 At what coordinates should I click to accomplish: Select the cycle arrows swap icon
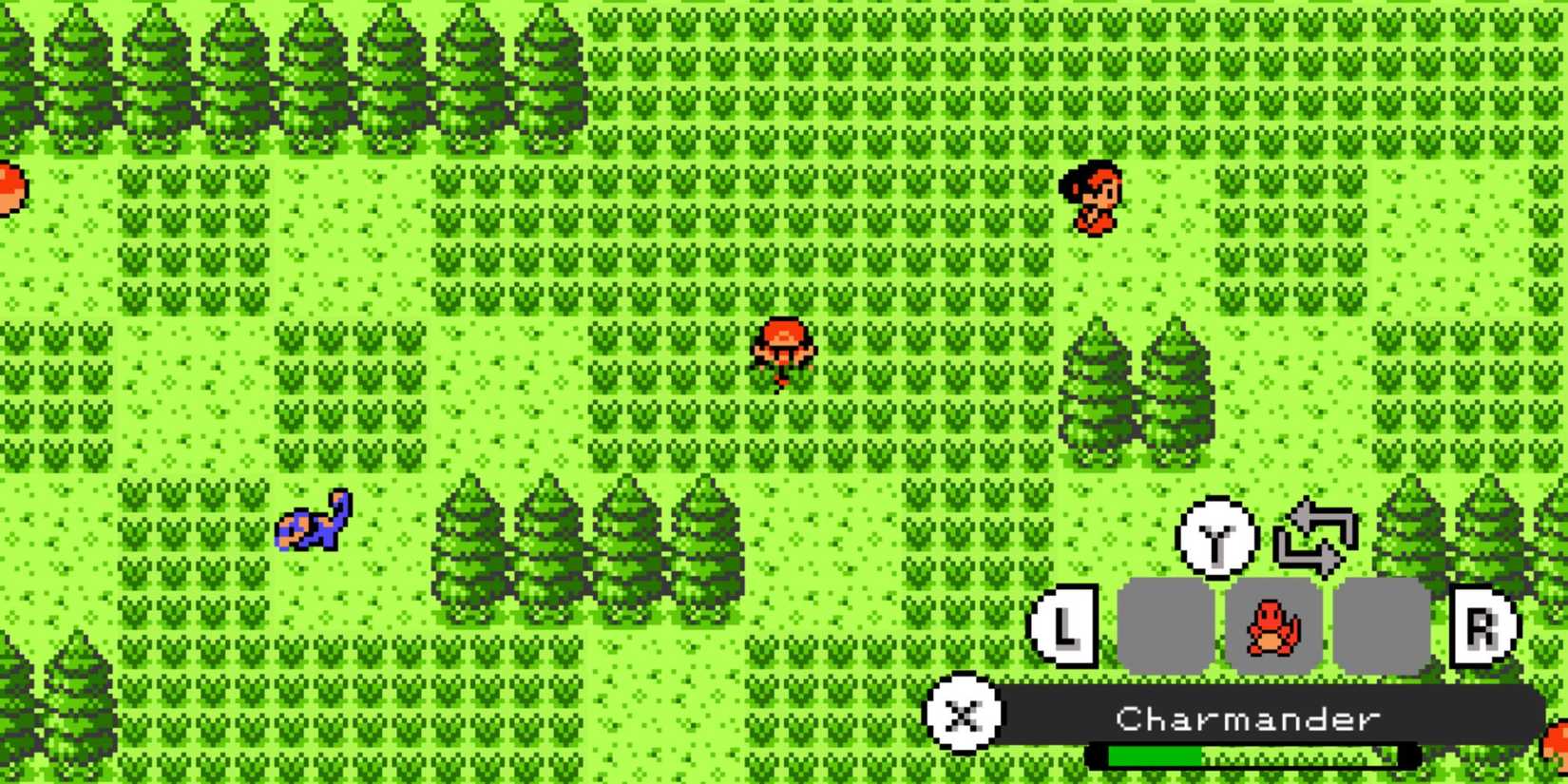pyautogui.click(x=1316, y=535)
